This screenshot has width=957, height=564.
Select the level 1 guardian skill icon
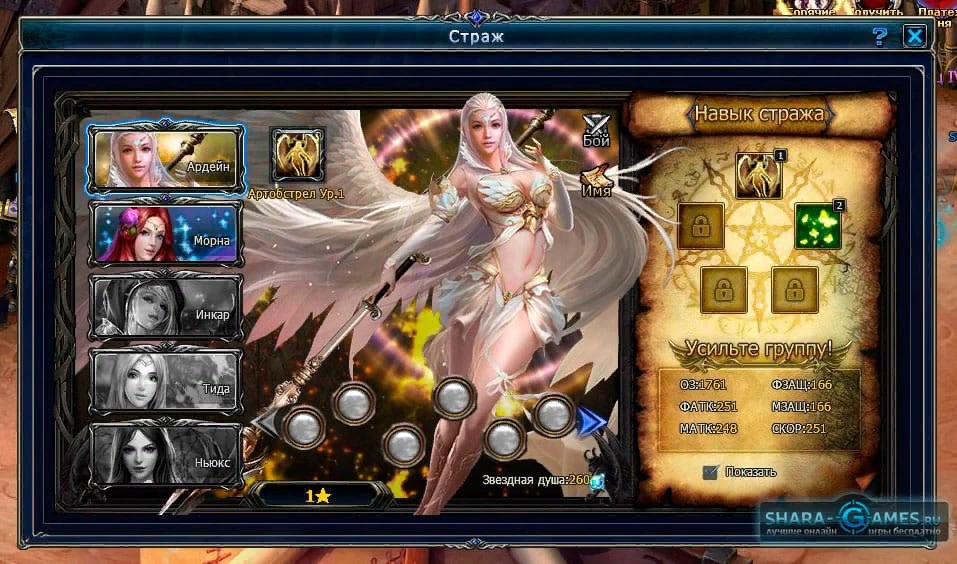pos(756,175)
